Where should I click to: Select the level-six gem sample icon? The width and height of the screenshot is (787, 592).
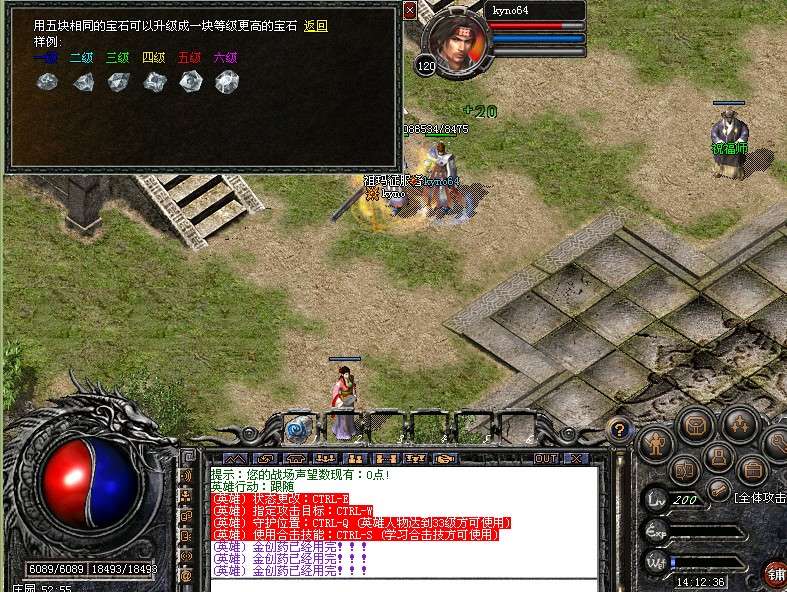point(226,82)
